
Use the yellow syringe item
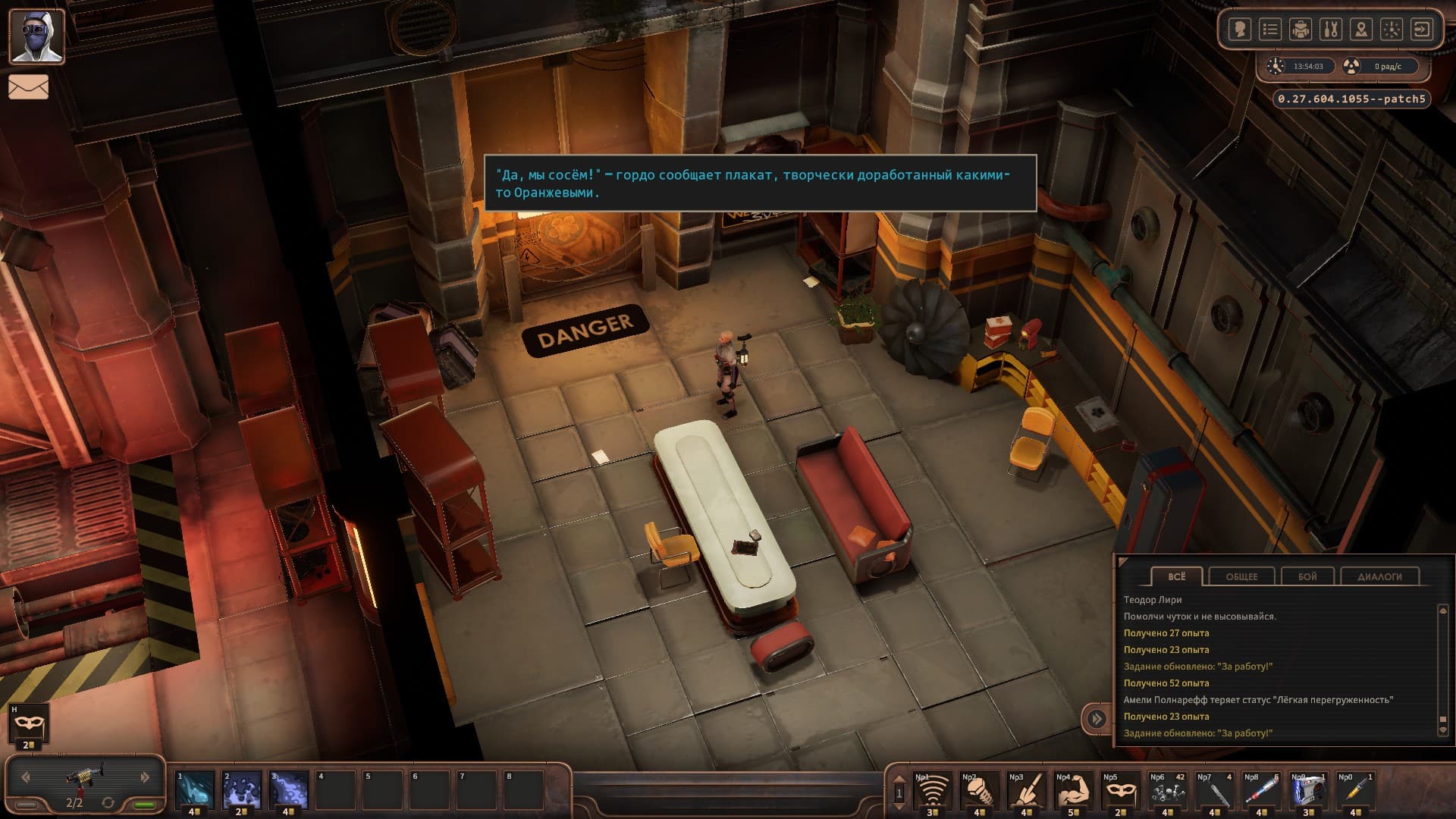[1355, 792]
